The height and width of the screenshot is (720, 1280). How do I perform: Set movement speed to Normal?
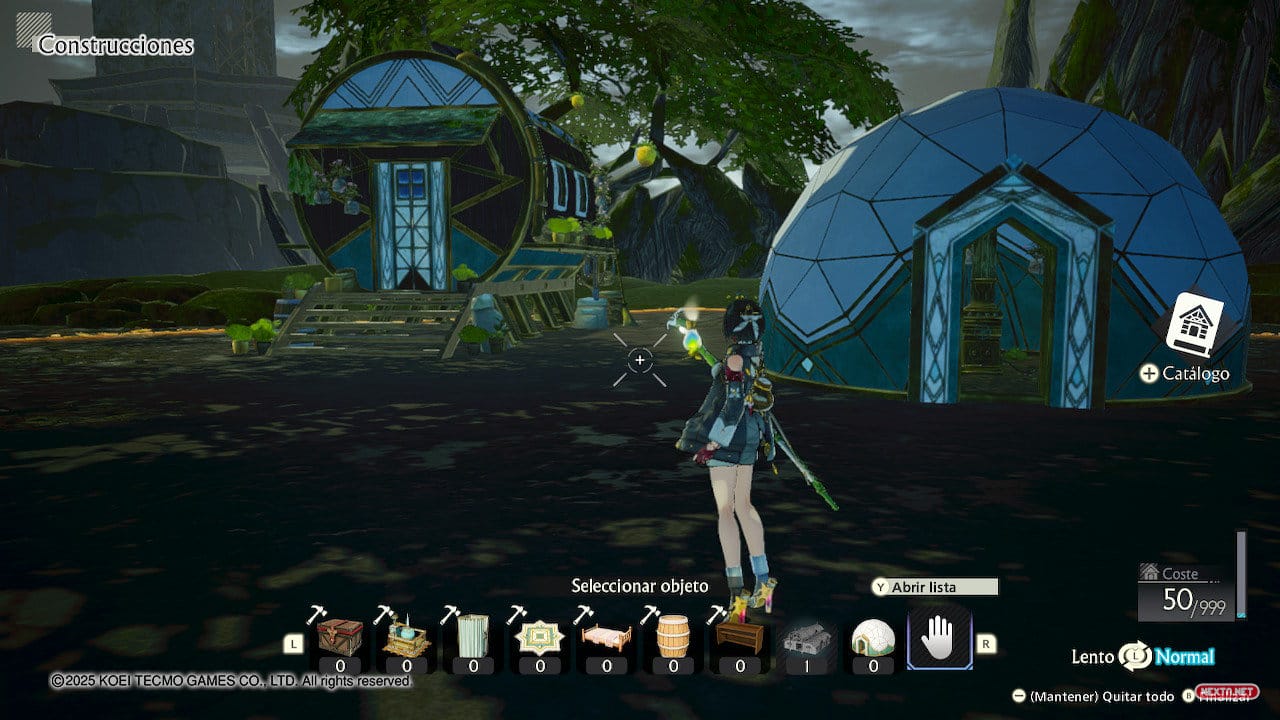tap(1185, 657)
